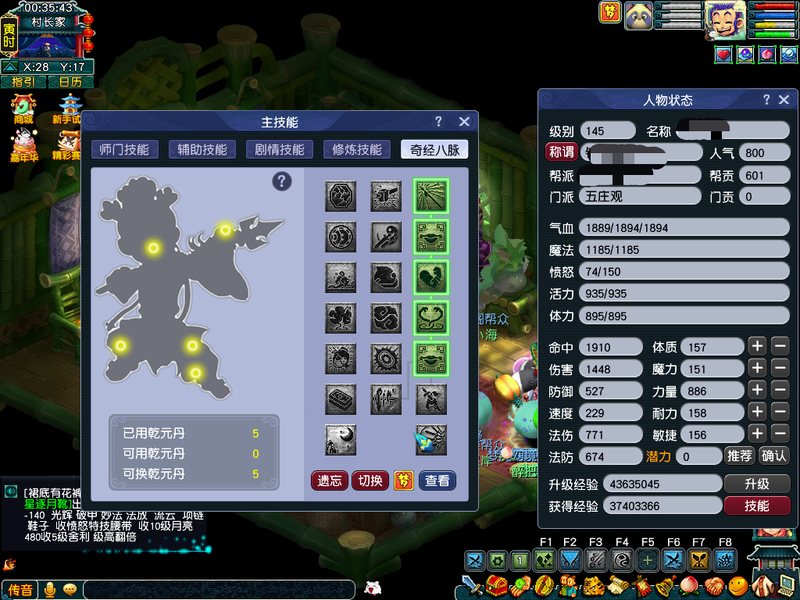Open the 辅助技能 tab
The height and width of the screenshot is (600, 800).
click(x=201, y=150)
